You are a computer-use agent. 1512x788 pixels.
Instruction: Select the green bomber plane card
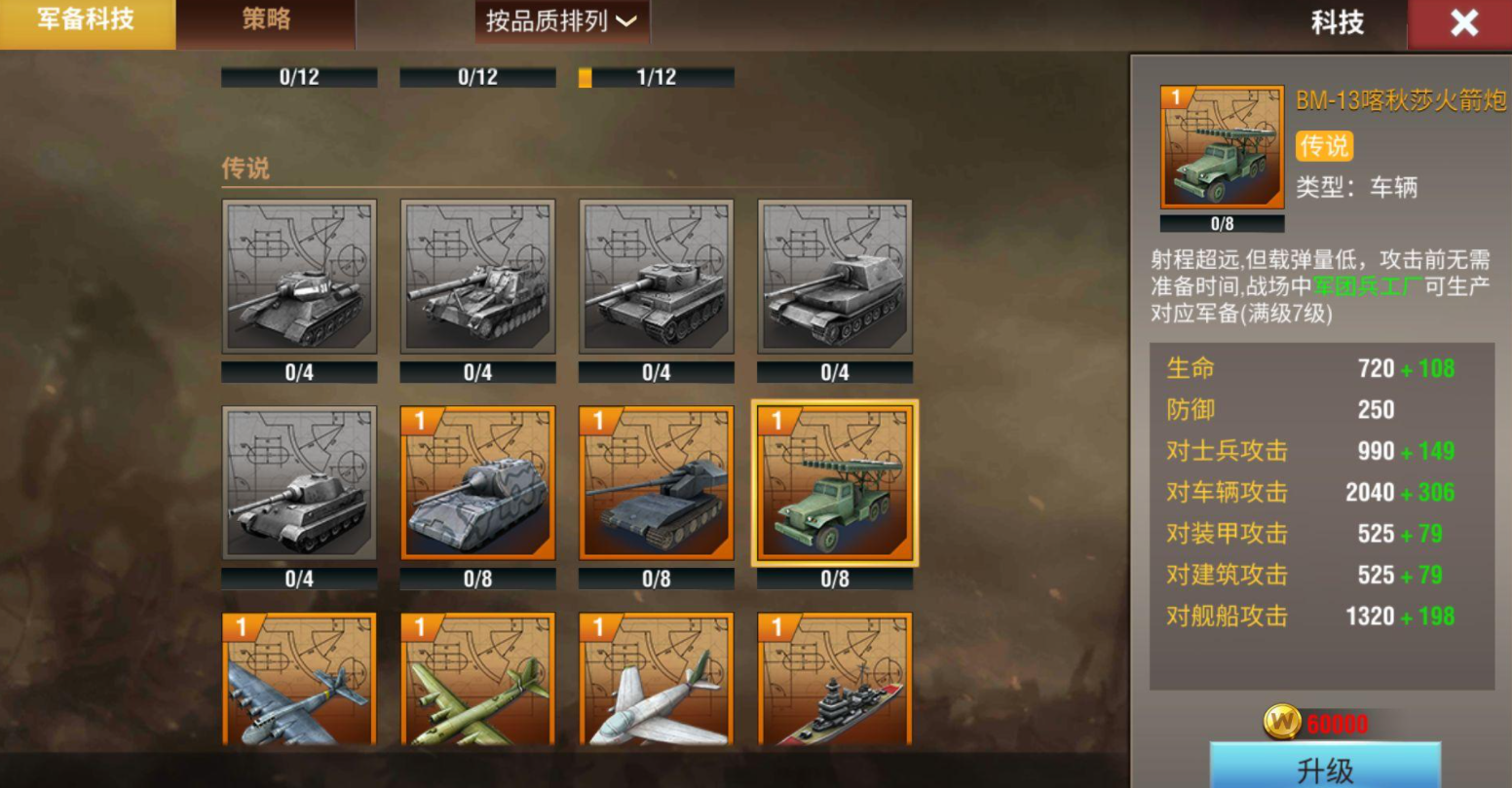pyautogui.click(x=477, y=680)
